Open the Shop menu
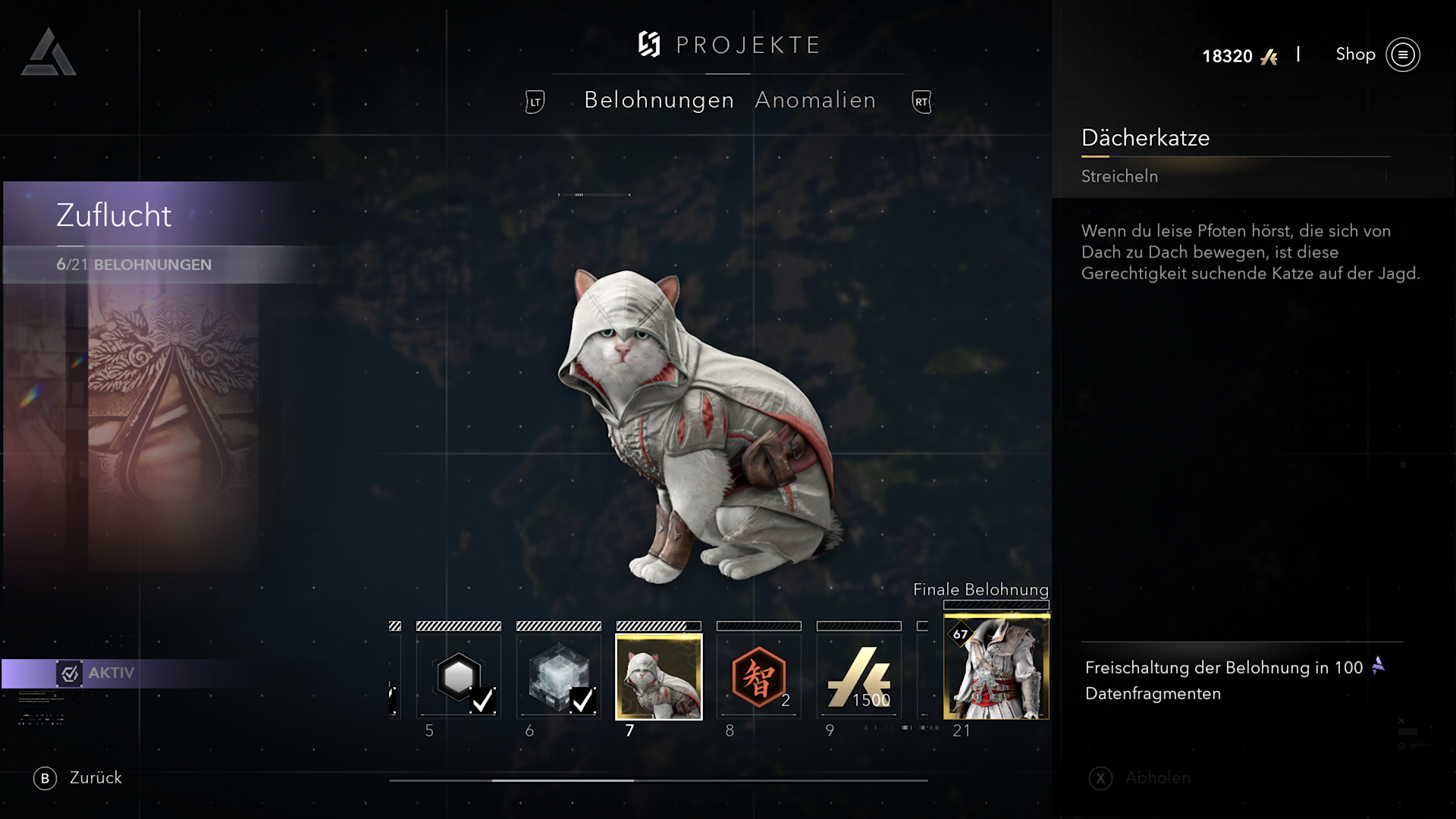 [x=1376, y=55]
